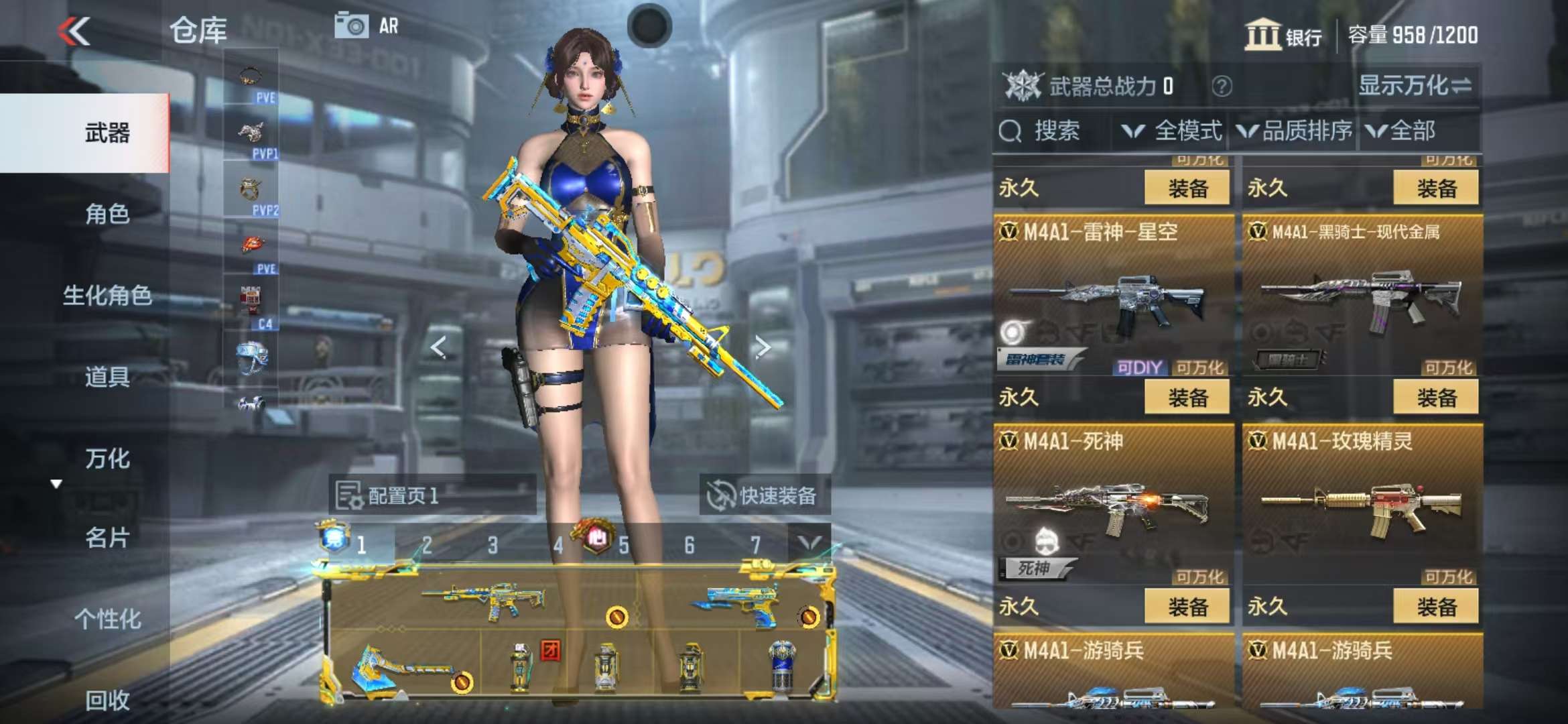
Task: Open the 个性化 category
Action: (107, 619)
